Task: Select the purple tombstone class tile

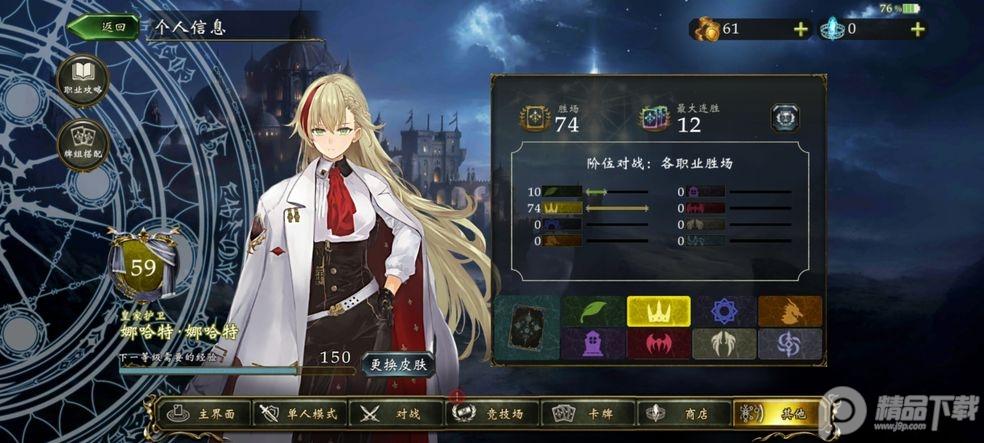Action: tap(593, 344)
